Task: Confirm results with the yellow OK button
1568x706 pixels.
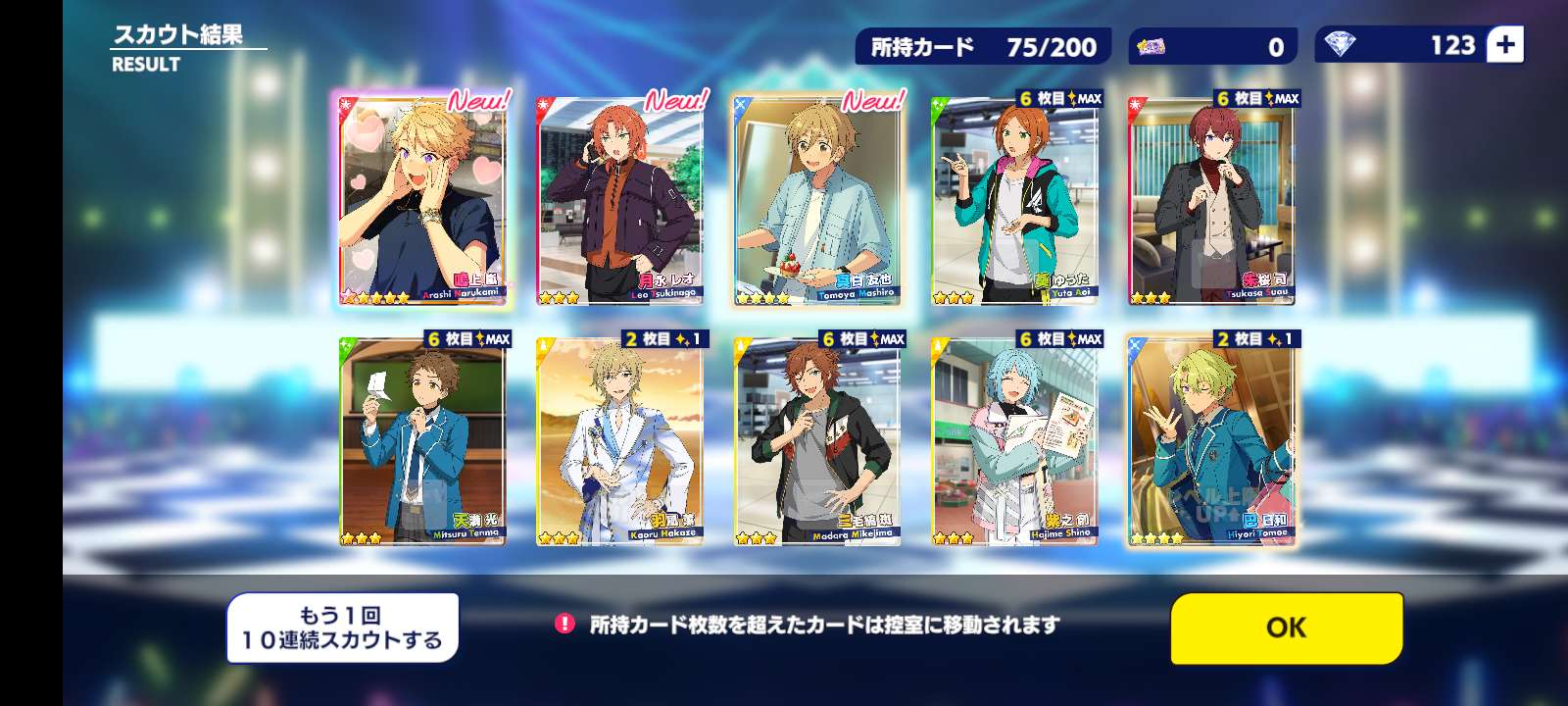Action: pos(1286,628)
